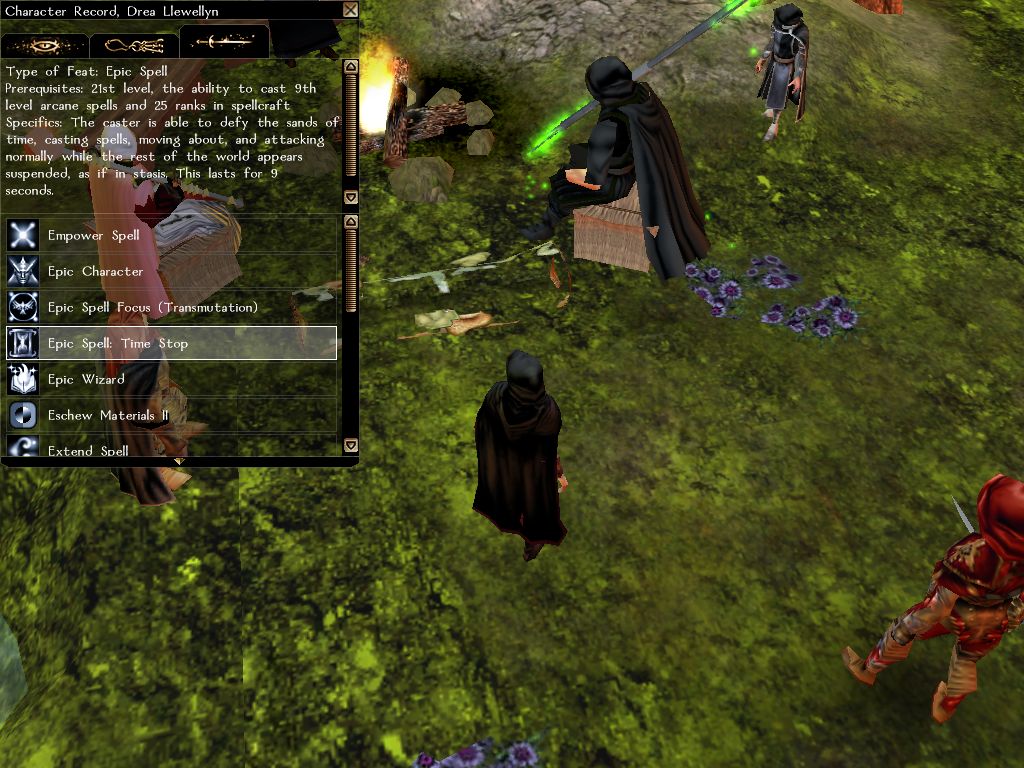
Task: Select the sword icon tab
Action: pos(224,43)
